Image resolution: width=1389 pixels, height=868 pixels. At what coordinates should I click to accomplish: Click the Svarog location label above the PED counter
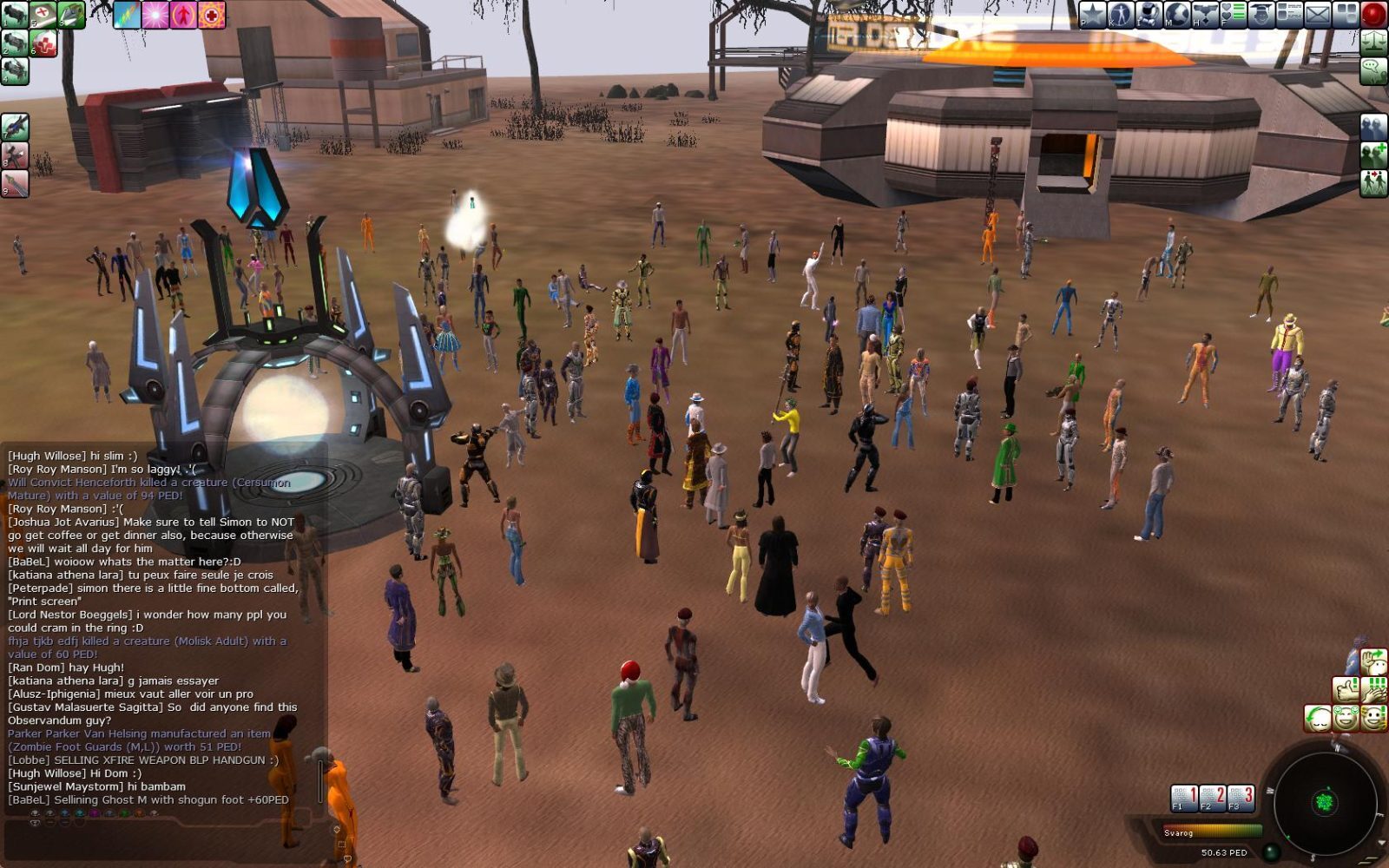[1178, 832]
